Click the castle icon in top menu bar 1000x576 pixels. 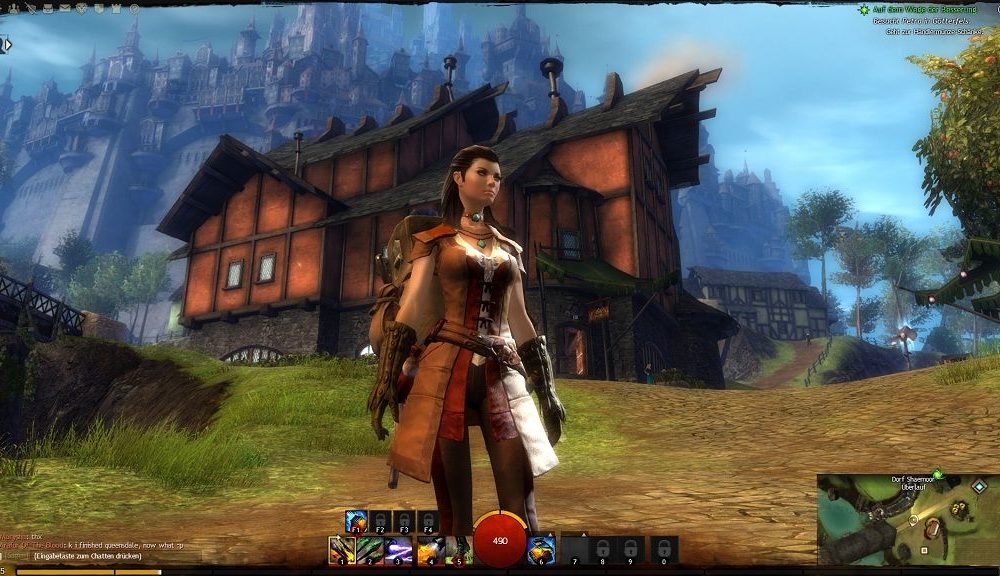point(116,8)
